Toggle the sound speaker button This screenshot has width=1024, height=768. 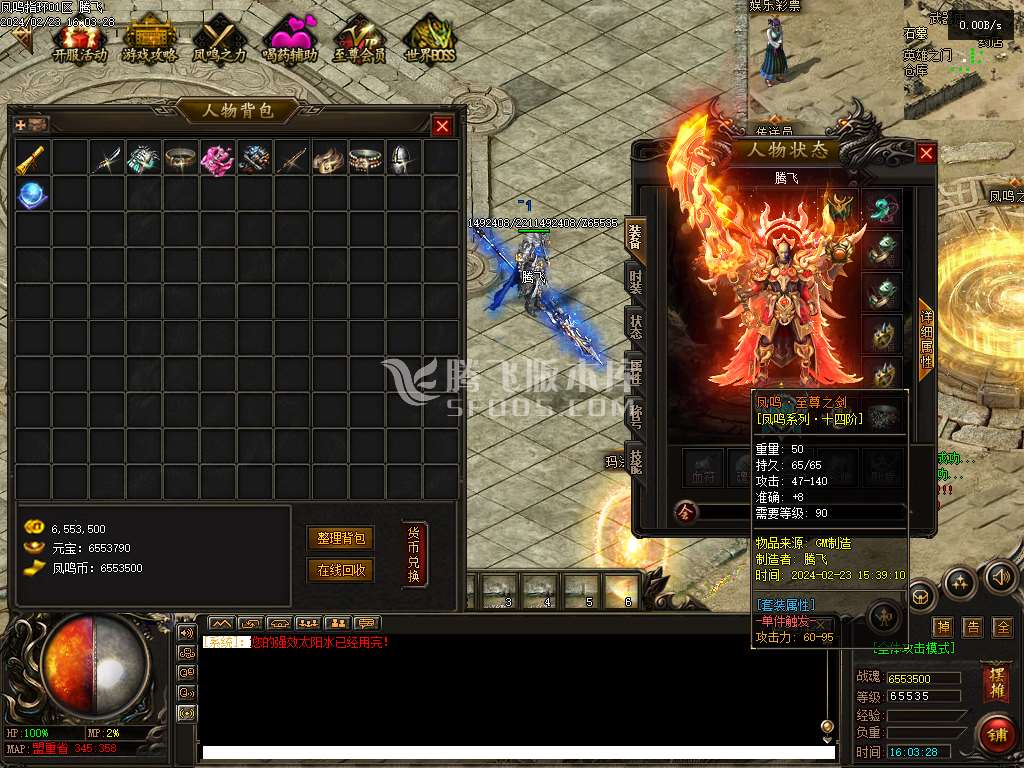1000,577
